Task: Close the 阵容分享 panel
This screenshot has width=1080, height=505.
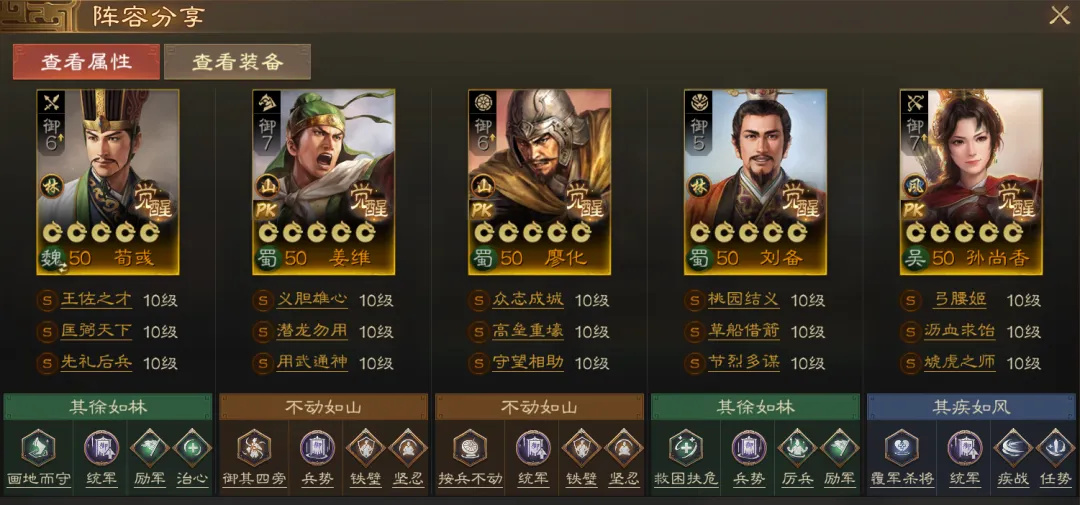Action: point(1059,16)
